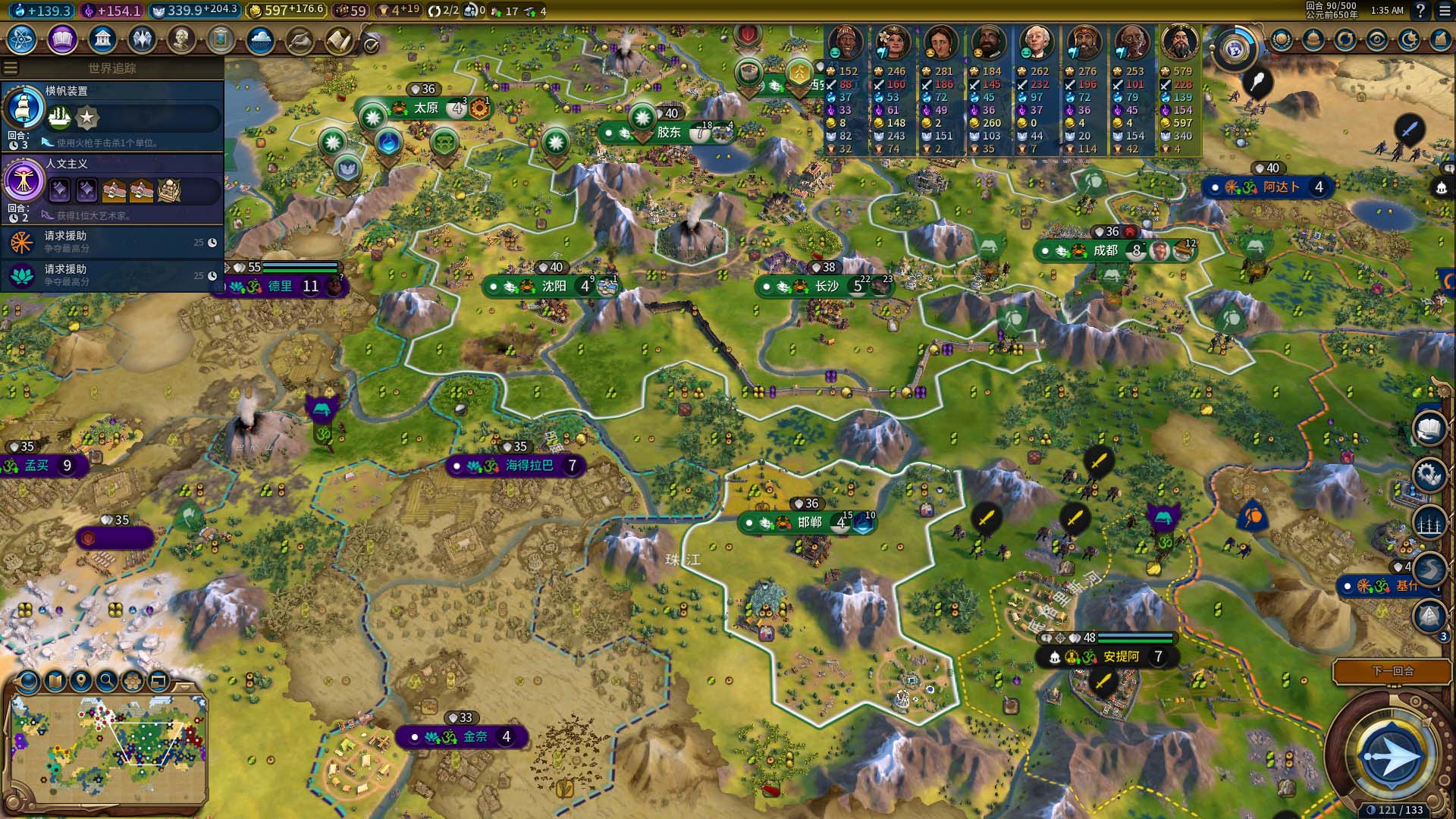
Task: Open the espionage eye report icon
Action: (x=1377, y=39)
